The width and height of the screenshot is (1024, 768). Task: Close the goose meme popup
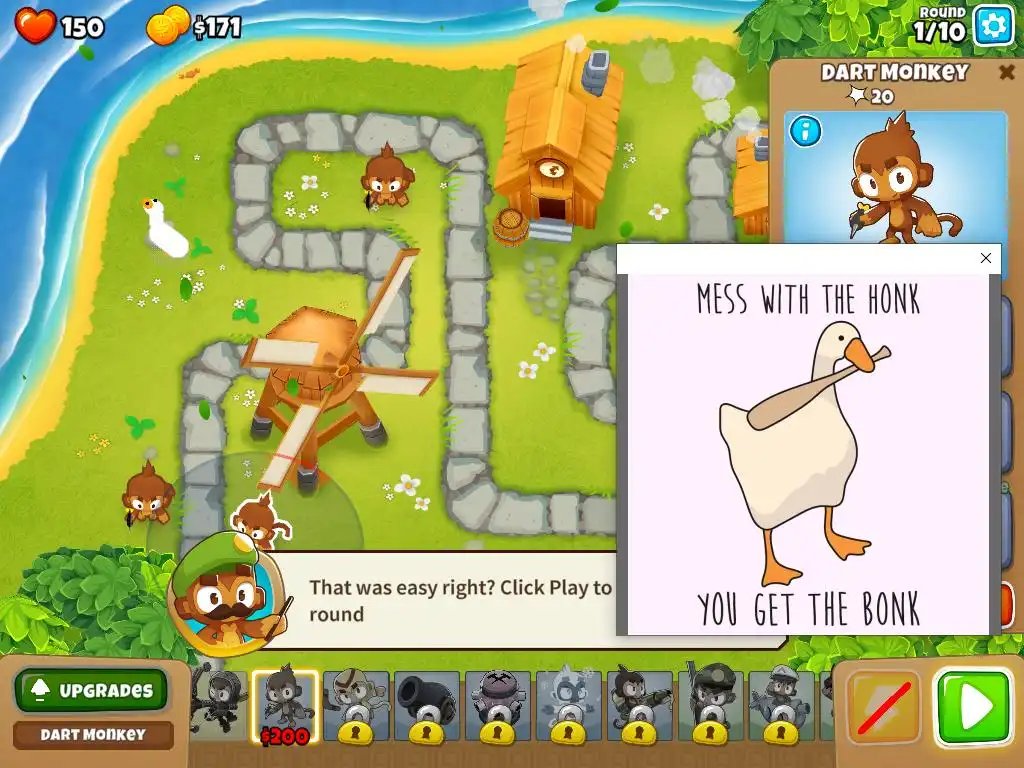(x=986, y=258)
